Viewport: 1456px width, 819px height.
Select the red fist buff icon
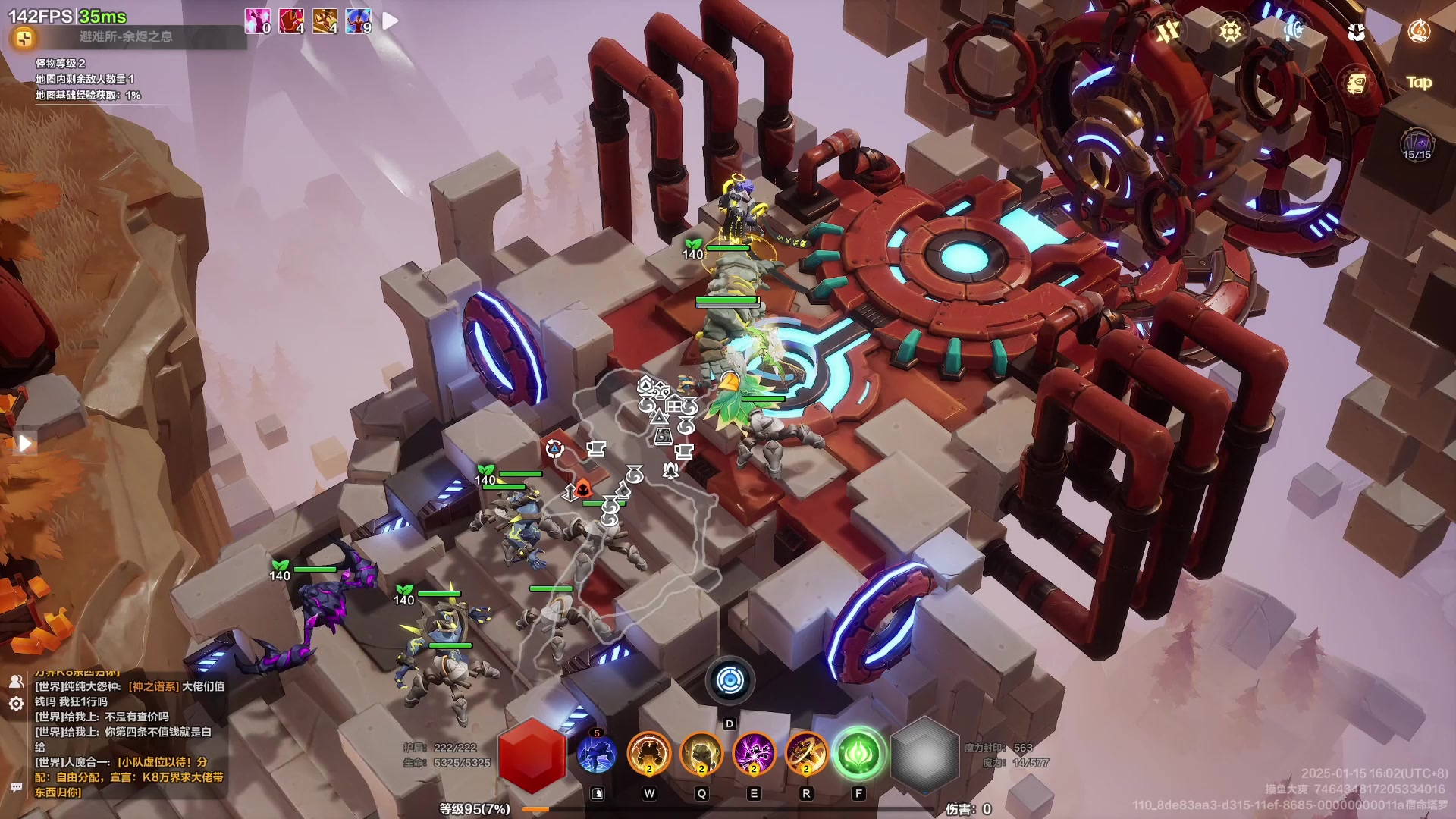tap(291, 20)
